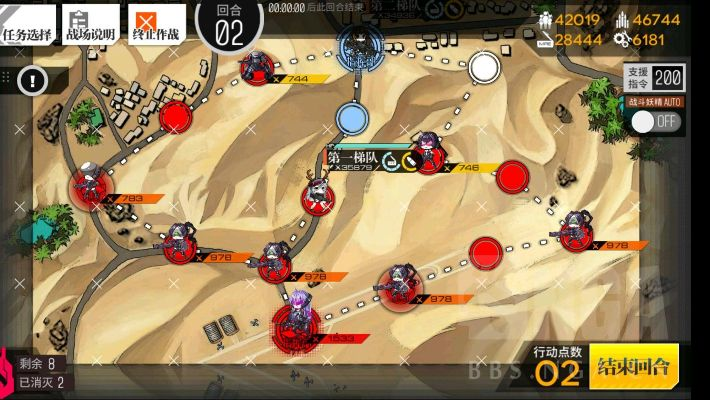Toggle the 战斗妖精 AUTO switch
Viewport: 710px width, 400px height.
[x=655, y=121]
